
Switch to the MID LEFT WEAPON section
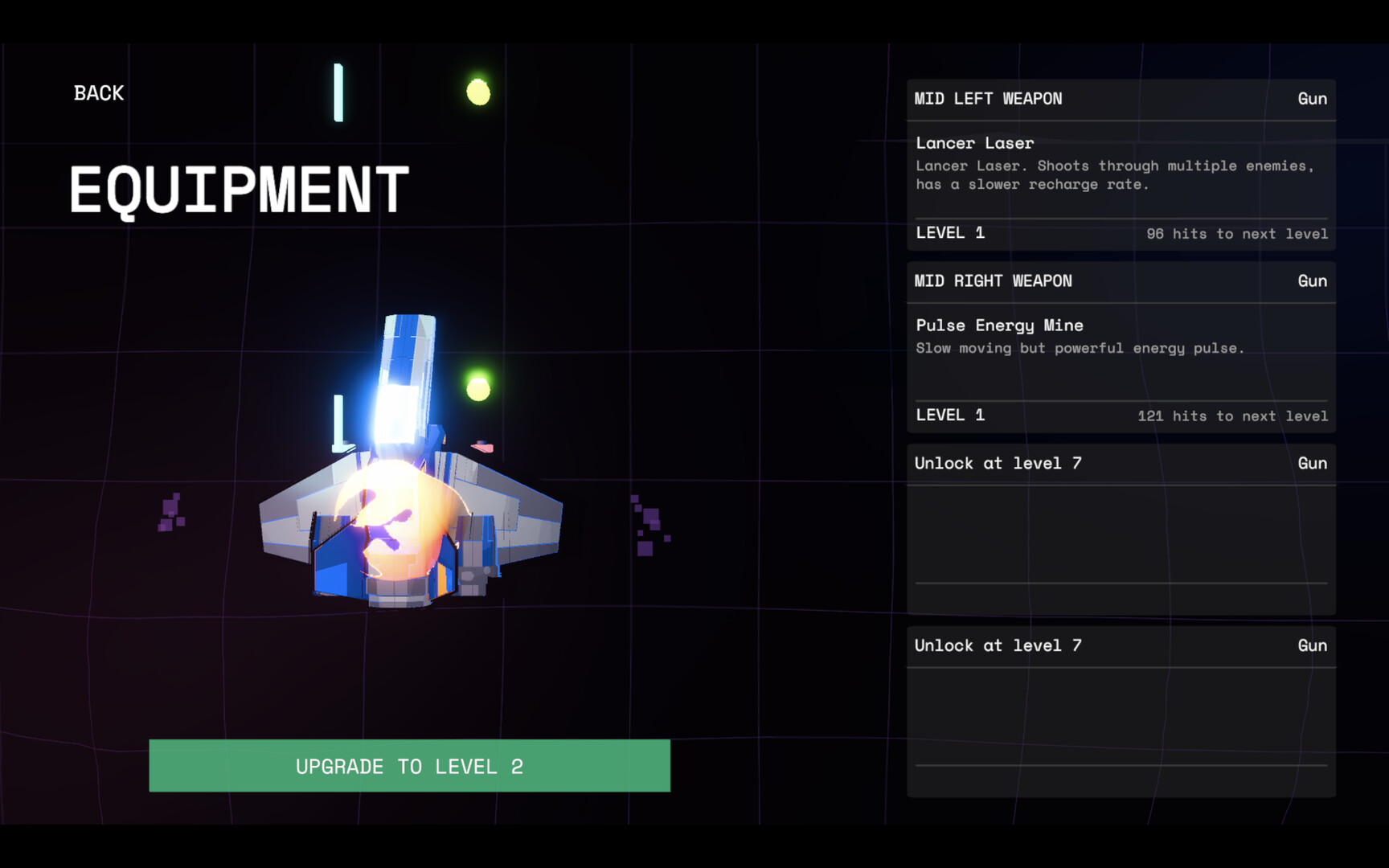[989, 98]
